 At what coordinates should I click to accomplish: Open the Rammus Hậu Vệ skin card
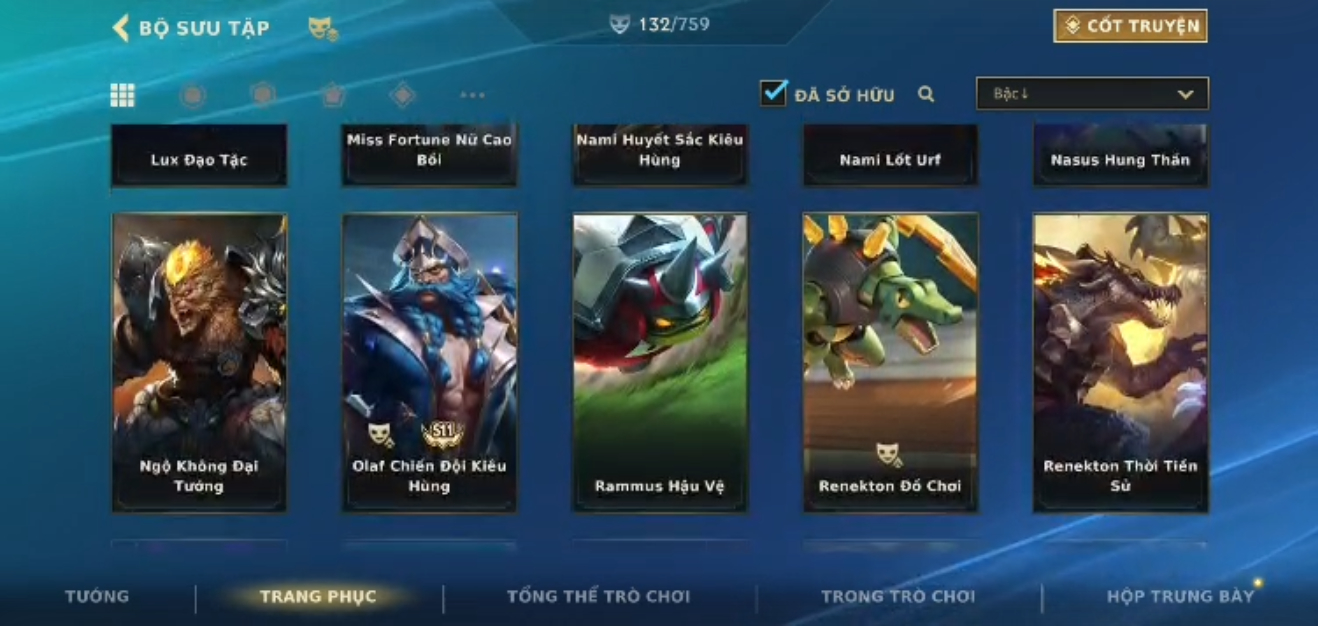(x=659, y=362)
